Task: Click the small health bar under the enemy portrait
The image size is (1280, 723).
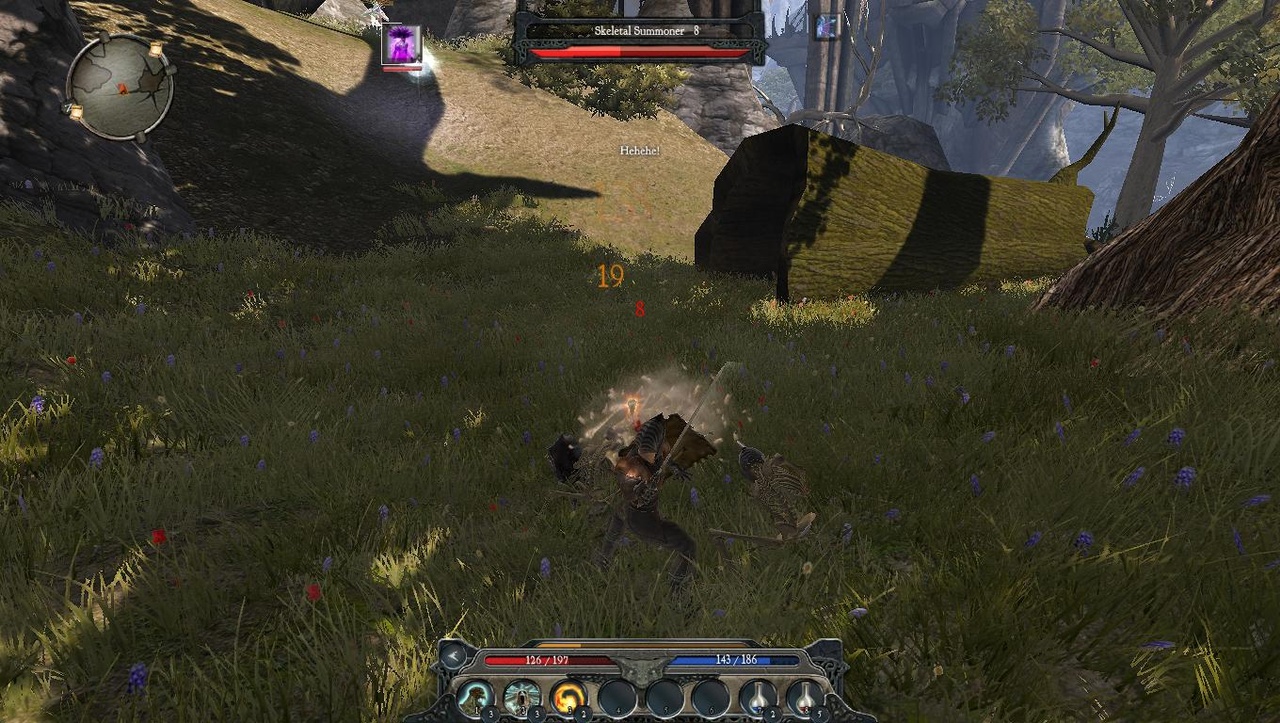Action: point(402,68)
